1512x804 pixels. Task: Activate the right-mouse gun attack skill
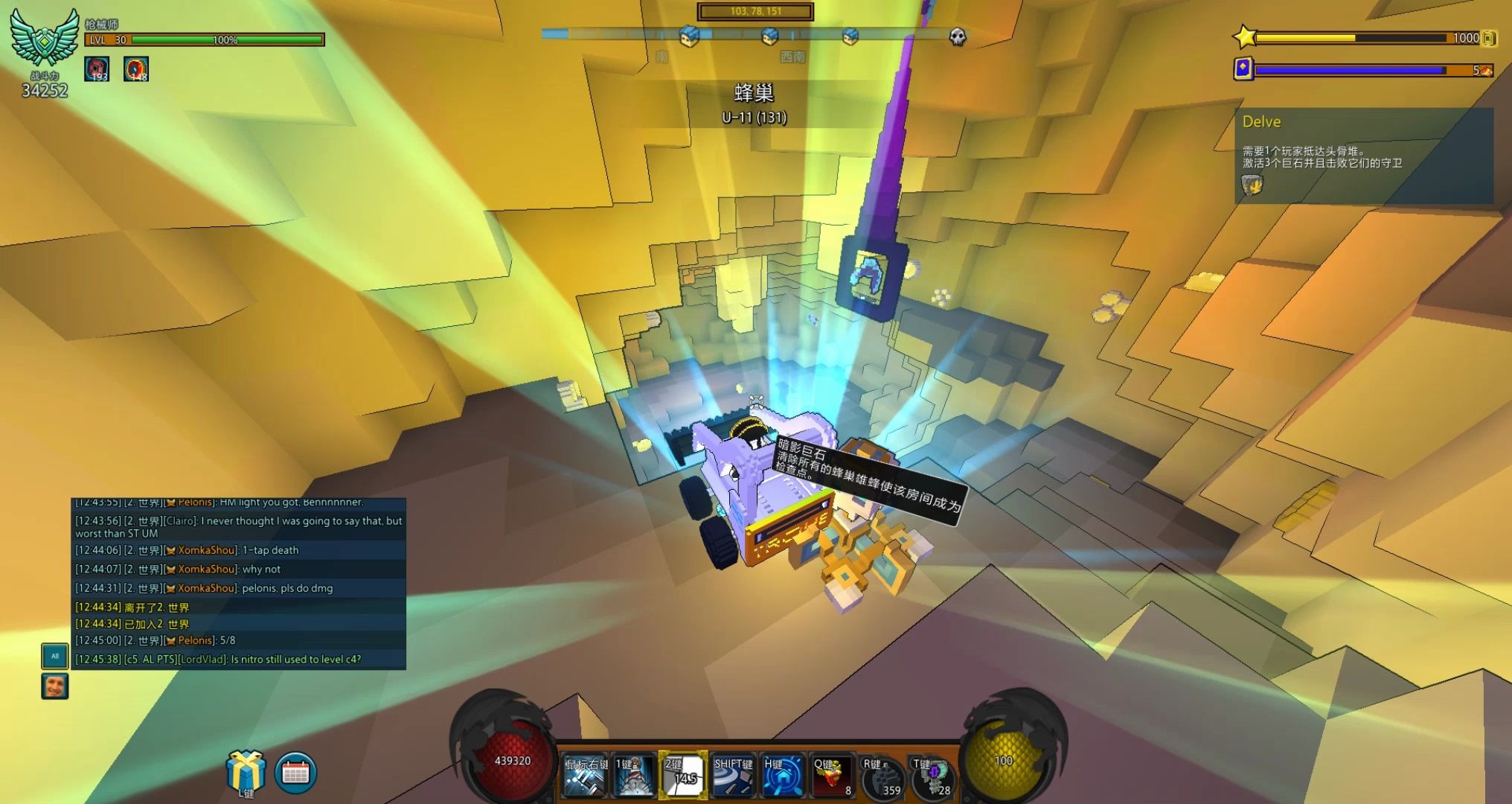[586, 776]
